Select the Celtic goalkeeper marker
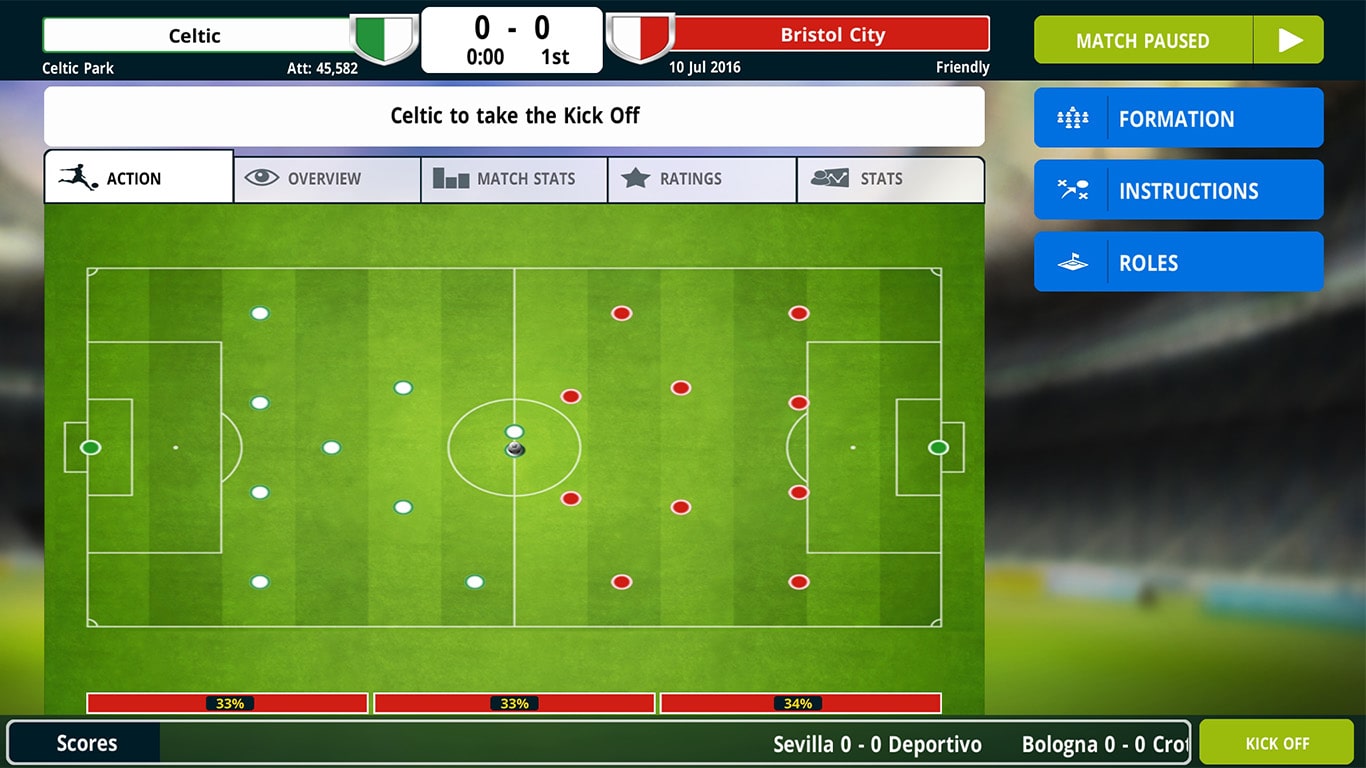The width and height of the screenshot is (1366, 768). (89, 447)
